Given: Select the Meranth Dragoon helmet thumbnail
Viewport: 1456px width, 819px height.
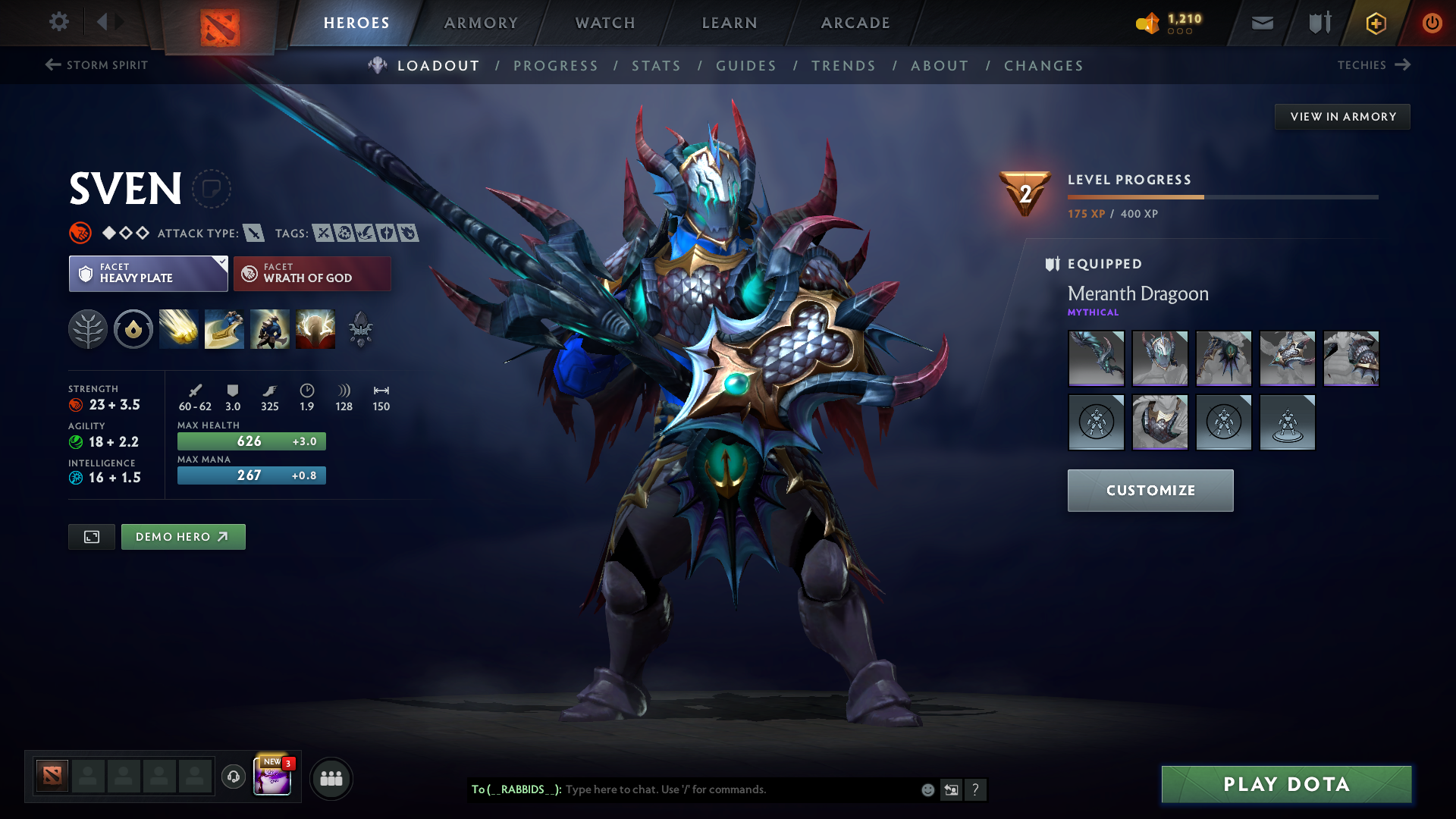Looking at the screenshot, I should pos(1159,358).
